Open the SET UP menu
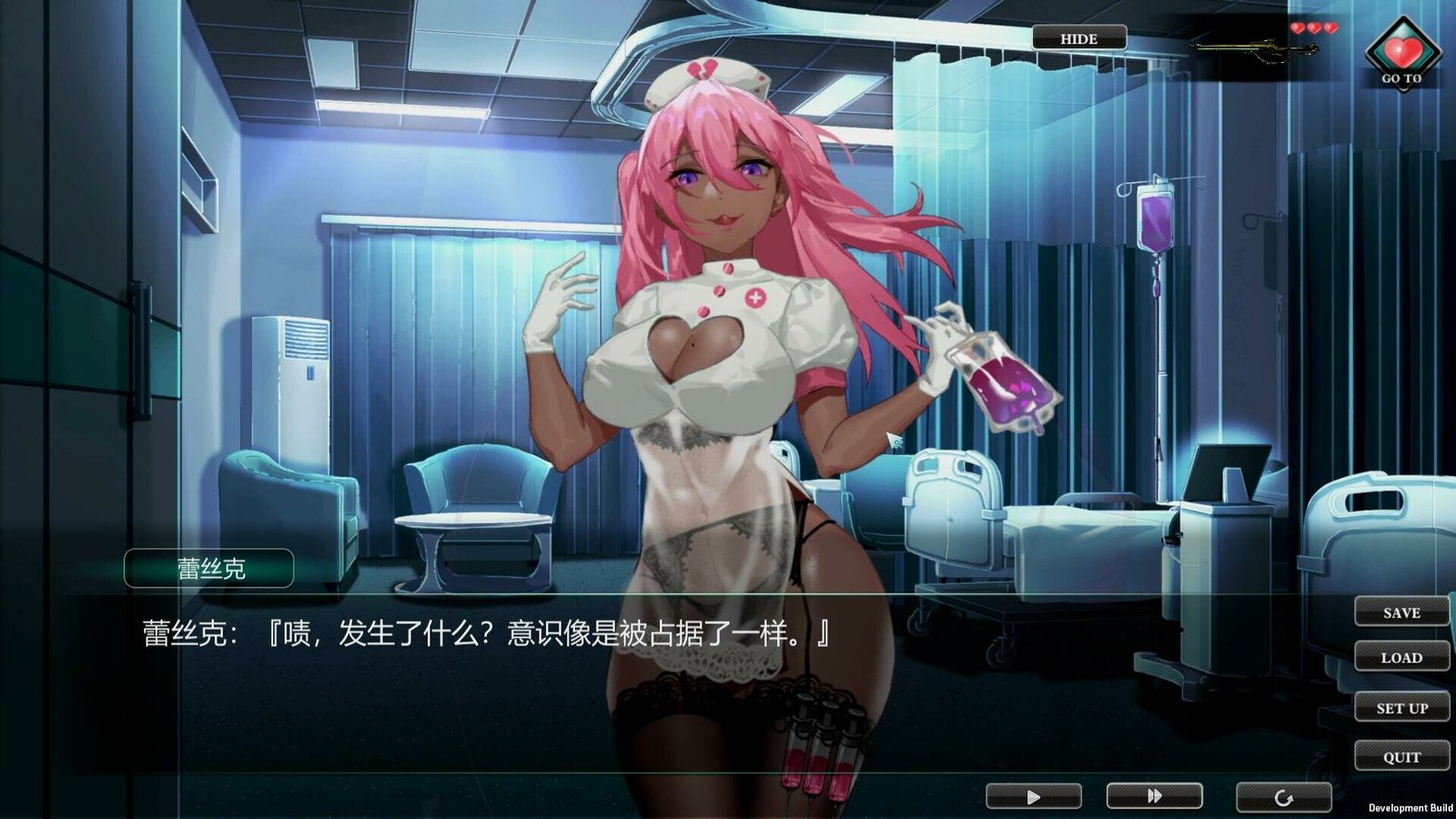The image size is (1456, 819). pos(1401,707)
